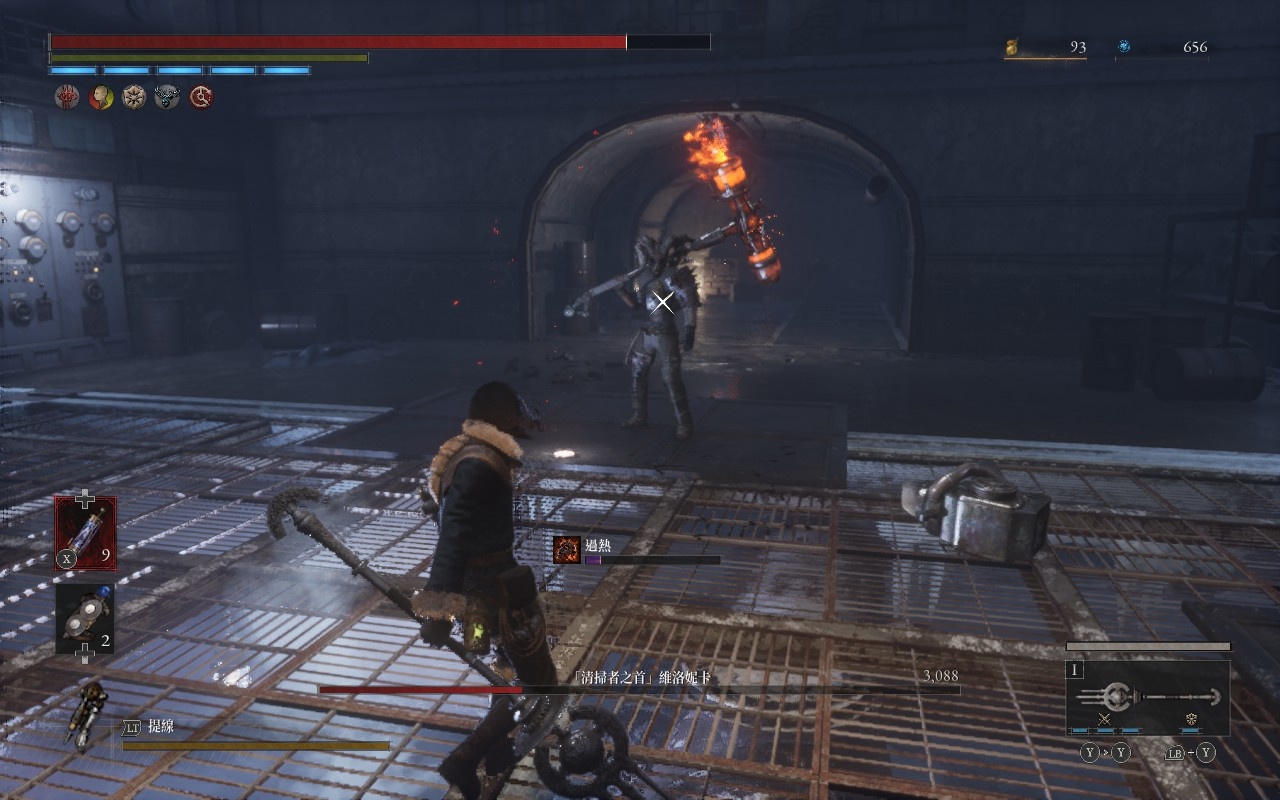Viewport: 1280px width, 800px height.
Task: Click the gold item counter icon
Action: point(1011,47)
